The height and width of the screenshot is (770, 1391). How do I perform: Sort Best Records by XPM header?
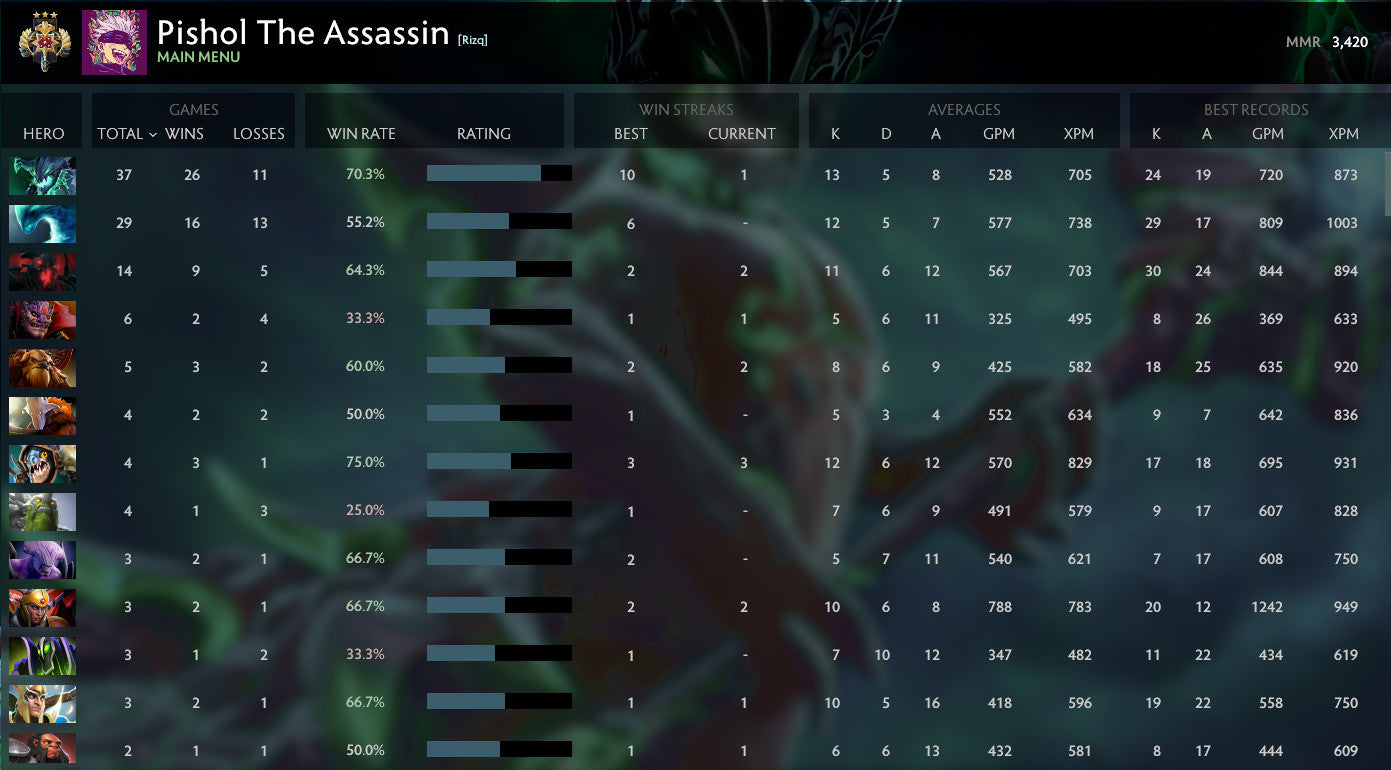(x=1344, y=133)
